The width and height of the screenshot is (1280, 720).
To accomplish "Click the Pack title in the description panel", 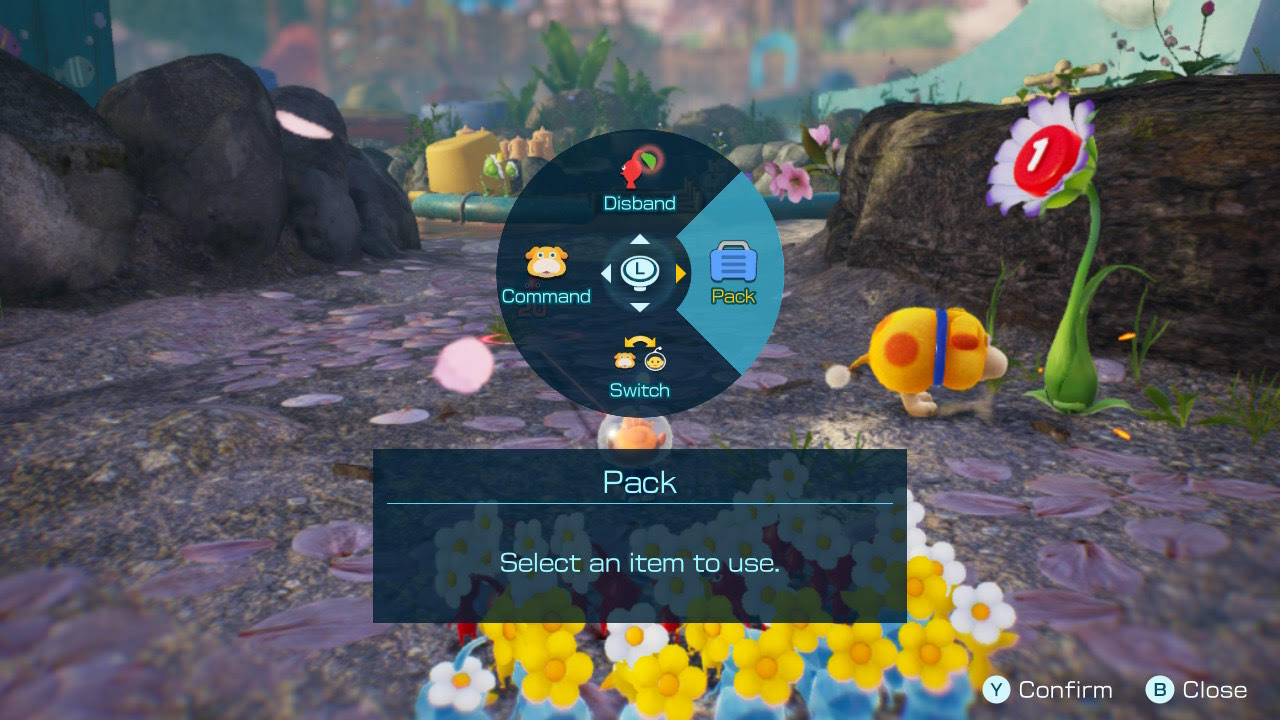I will [x=639, y=482].
